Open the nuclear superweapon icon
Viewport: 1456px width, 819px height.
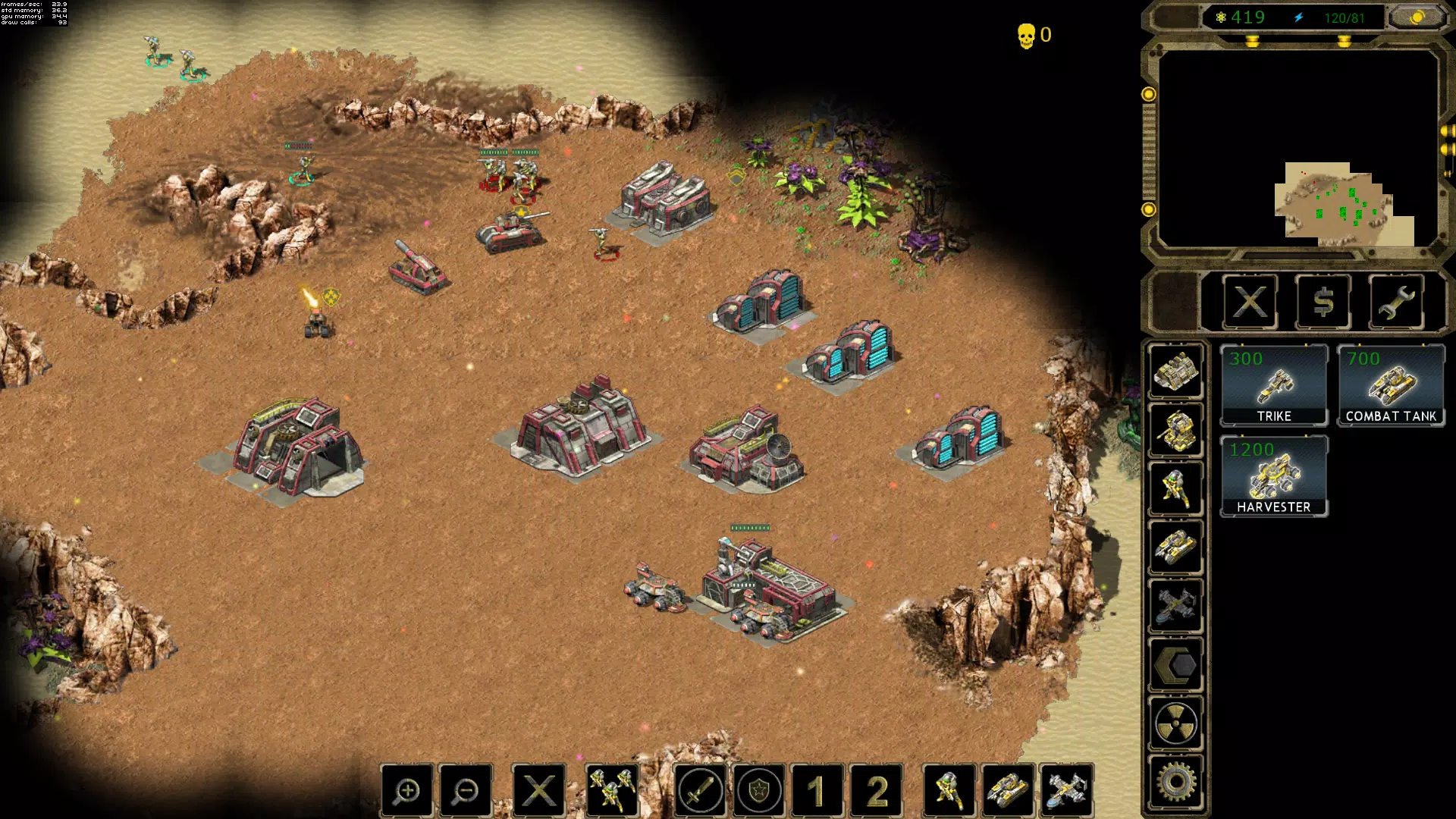(x=1176, y=723)
